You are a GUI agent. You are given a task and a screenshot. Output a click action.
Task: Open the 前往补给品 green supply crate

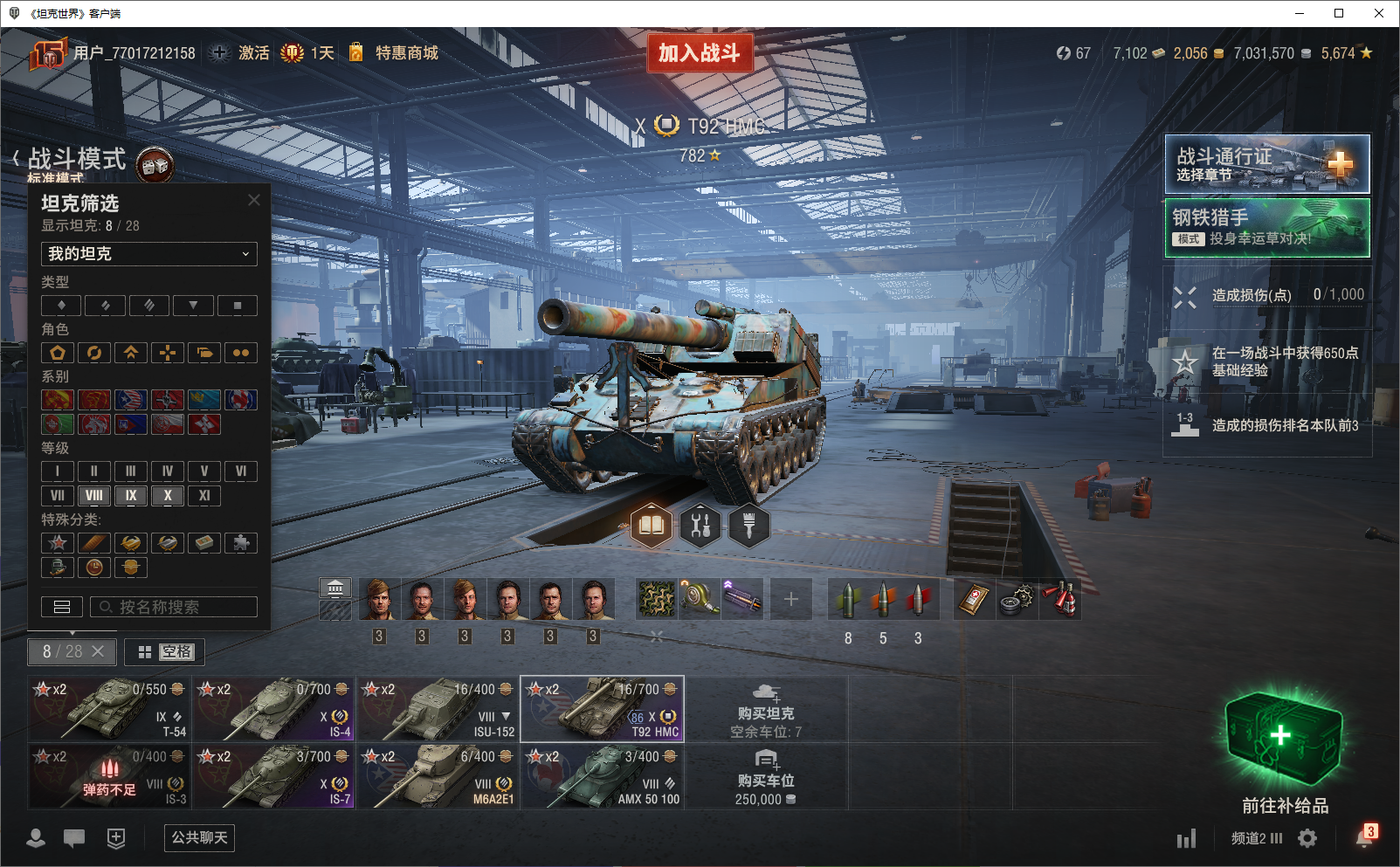[x=1284, y=742]
